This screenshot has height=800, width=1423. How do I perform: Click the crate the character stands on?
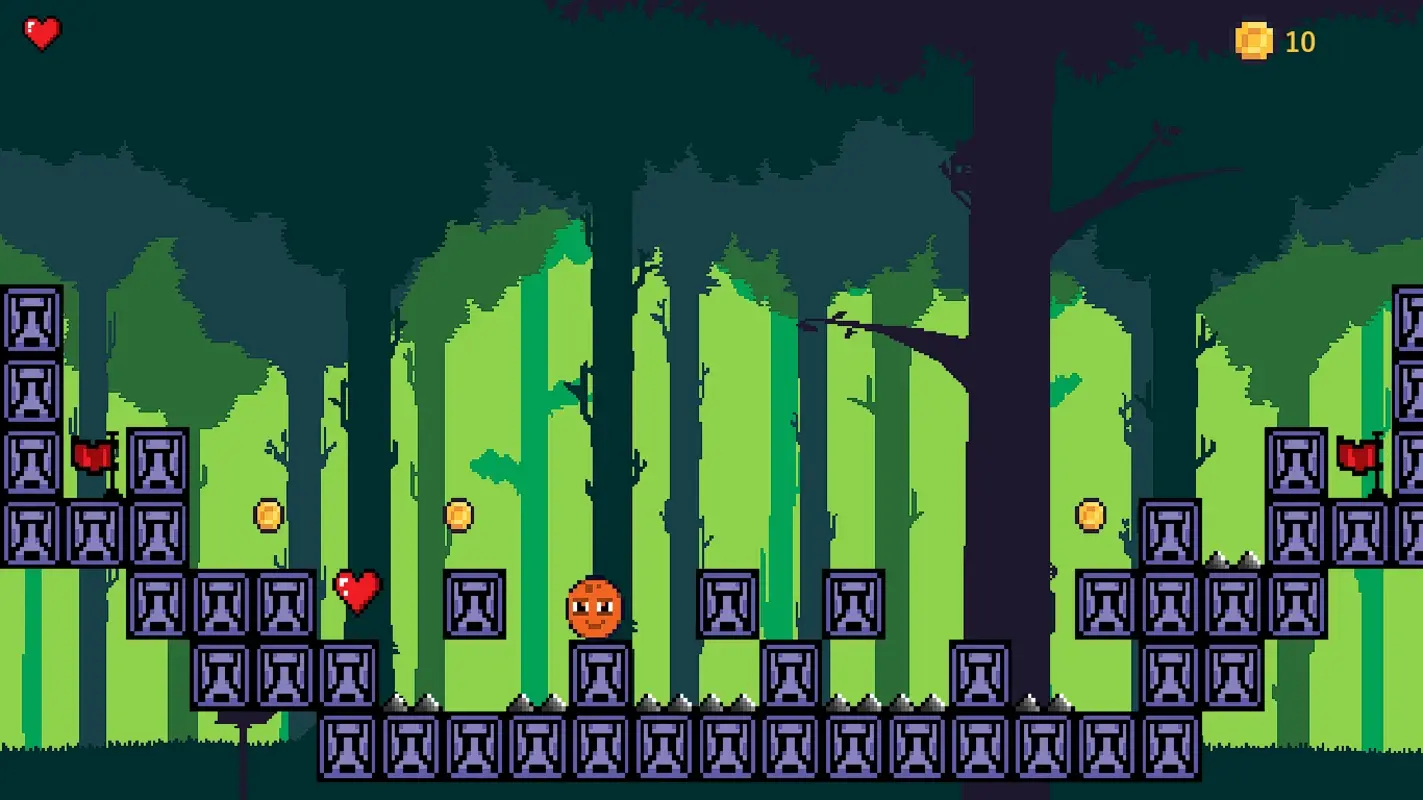click(601, 675)
